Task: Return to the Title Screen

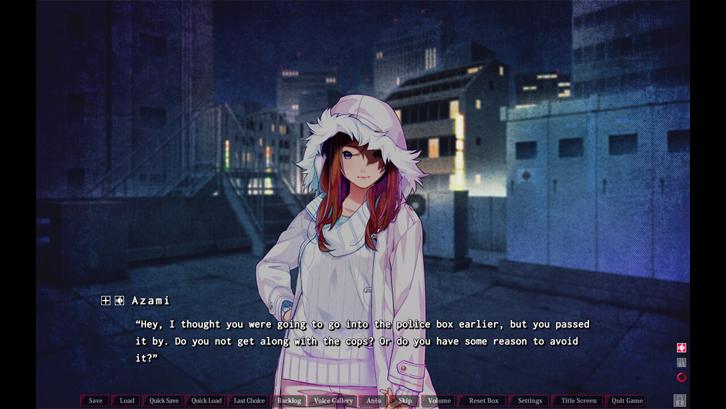Action: point(577,401)
